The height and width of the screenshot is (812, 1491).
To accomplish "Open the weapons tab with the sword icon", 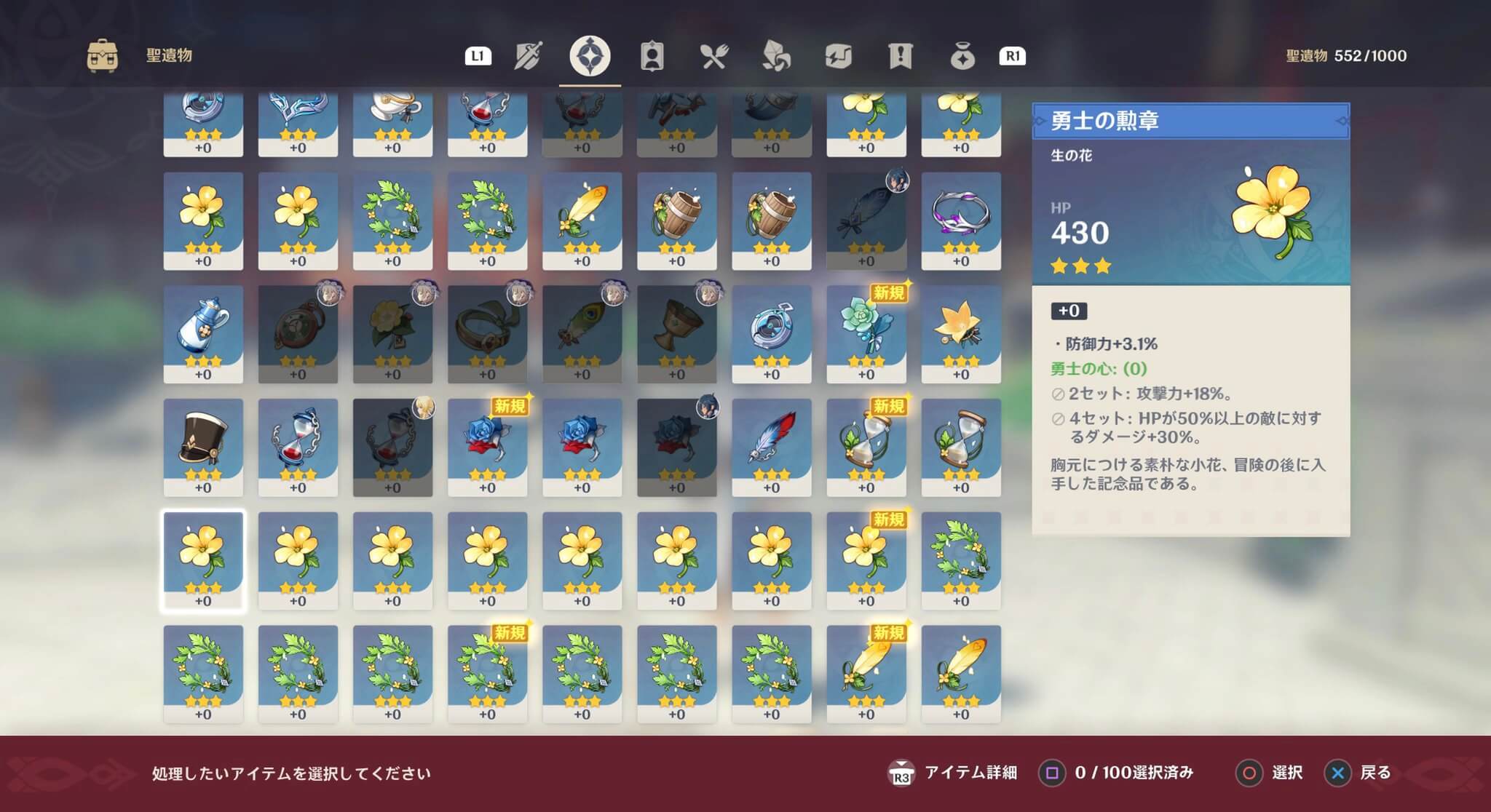I will (529, 56).
